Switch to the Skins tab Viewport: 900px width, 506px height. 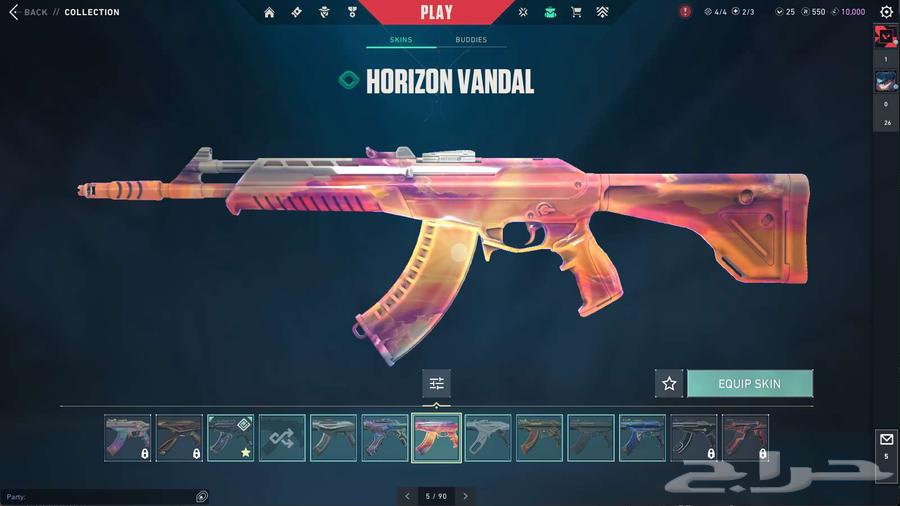pos(400,40)
